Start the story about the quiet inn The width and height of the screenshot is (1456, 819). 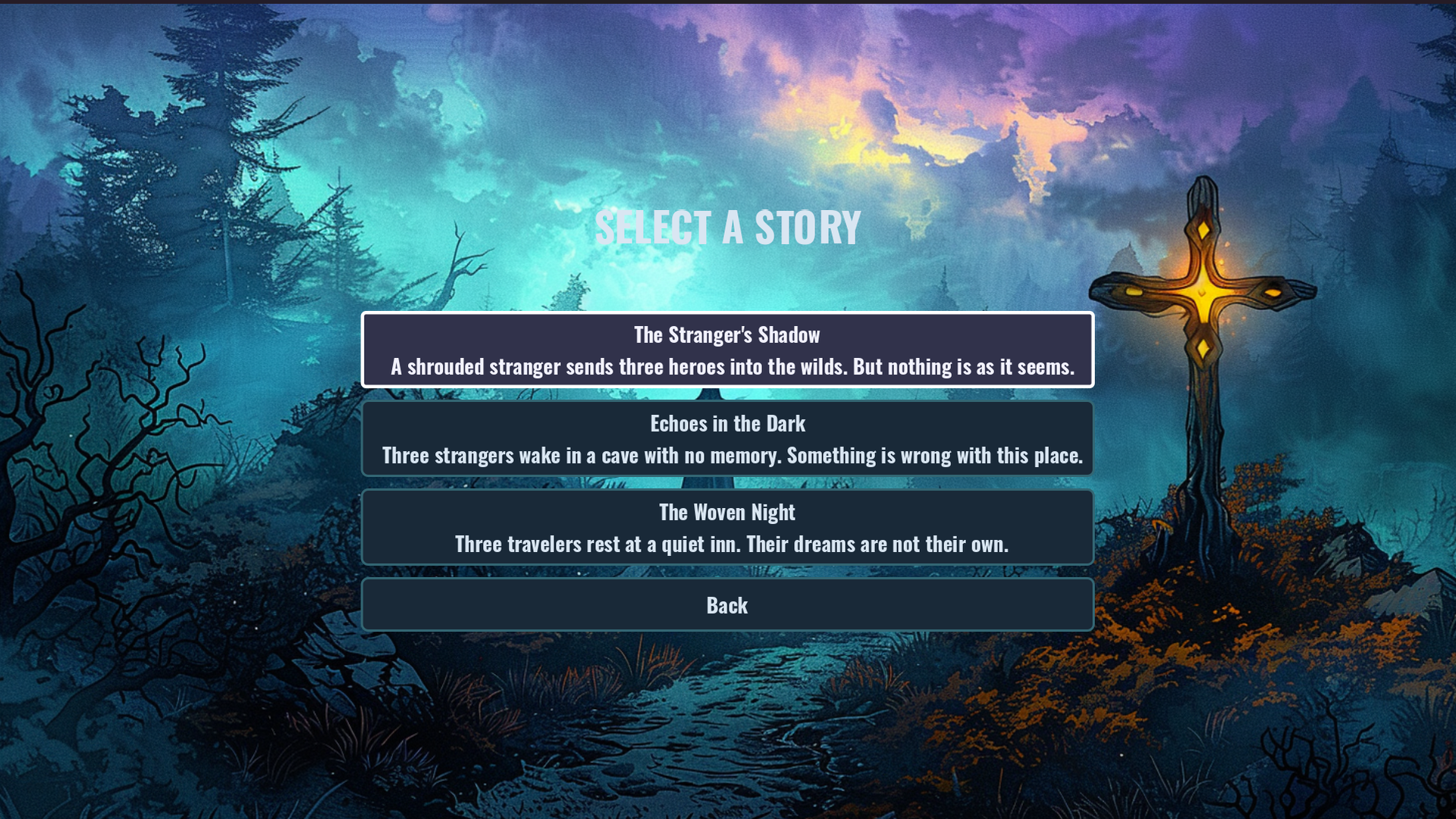click(x=726, y=528)
